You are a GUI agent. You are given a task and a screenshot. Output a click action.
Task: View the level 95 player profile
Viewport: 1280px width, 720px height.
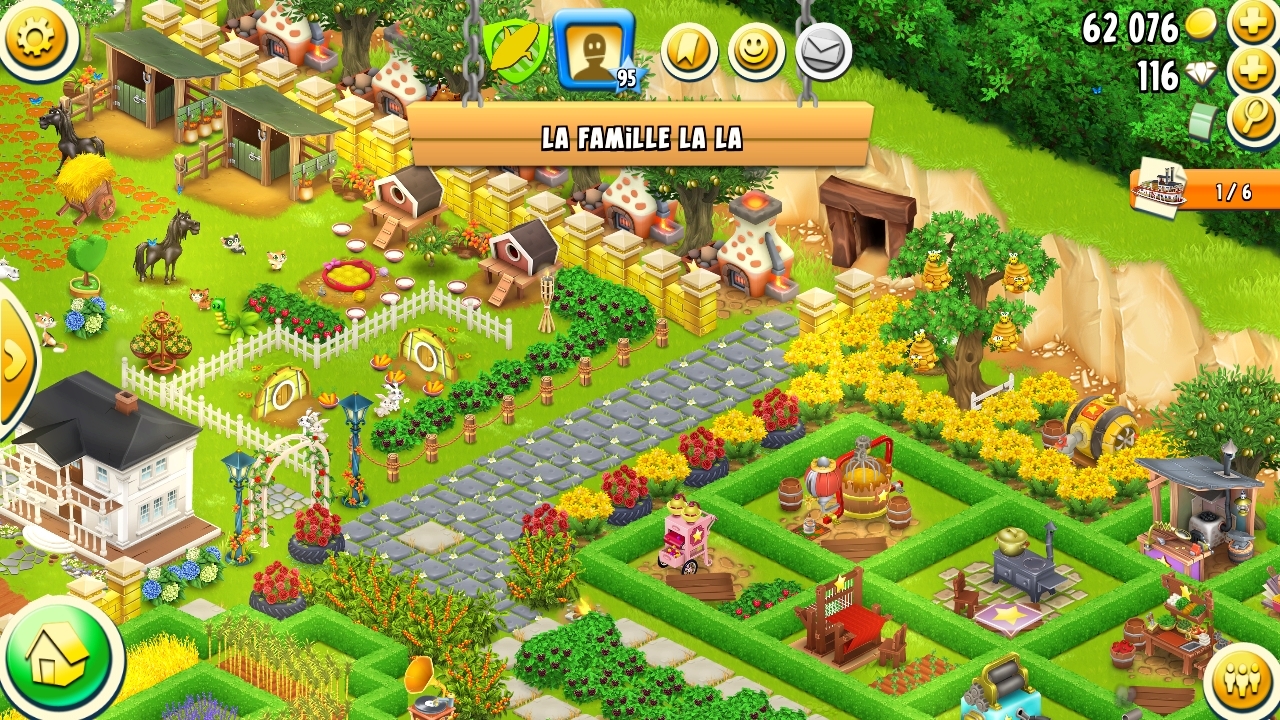[594, 48]
